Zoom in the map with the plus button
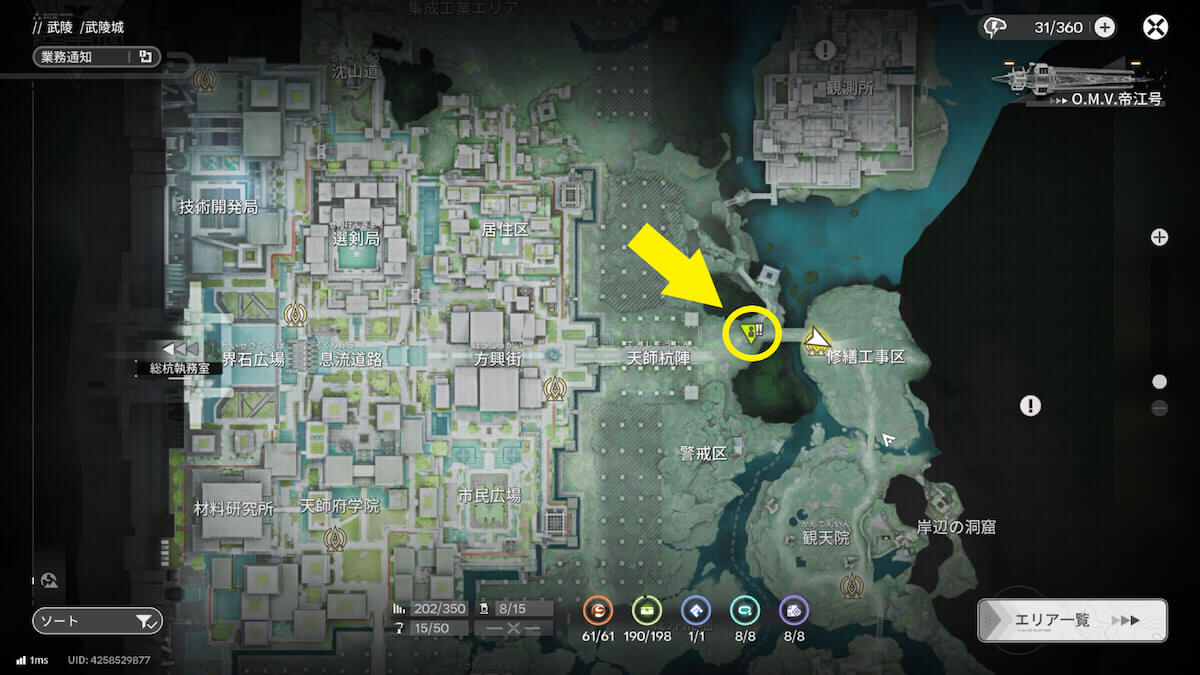This screenshot has width=1200, height=675. coord(1159,237)
